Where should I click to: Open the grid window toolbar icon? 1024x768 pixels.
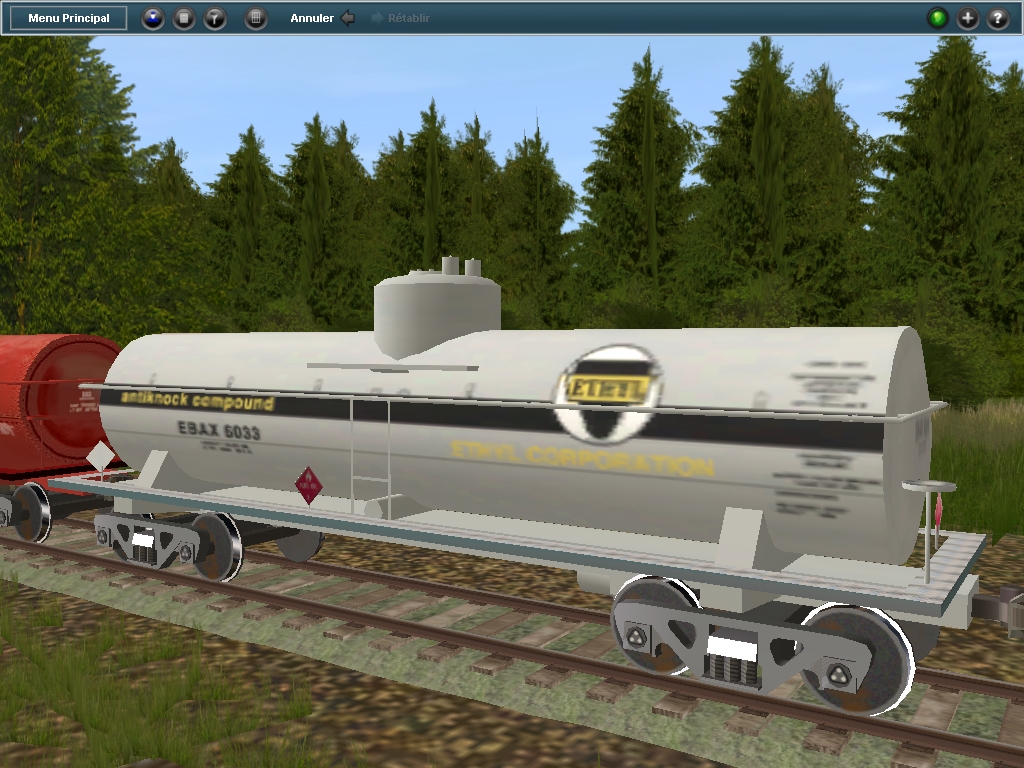click(x=256, y=18)
